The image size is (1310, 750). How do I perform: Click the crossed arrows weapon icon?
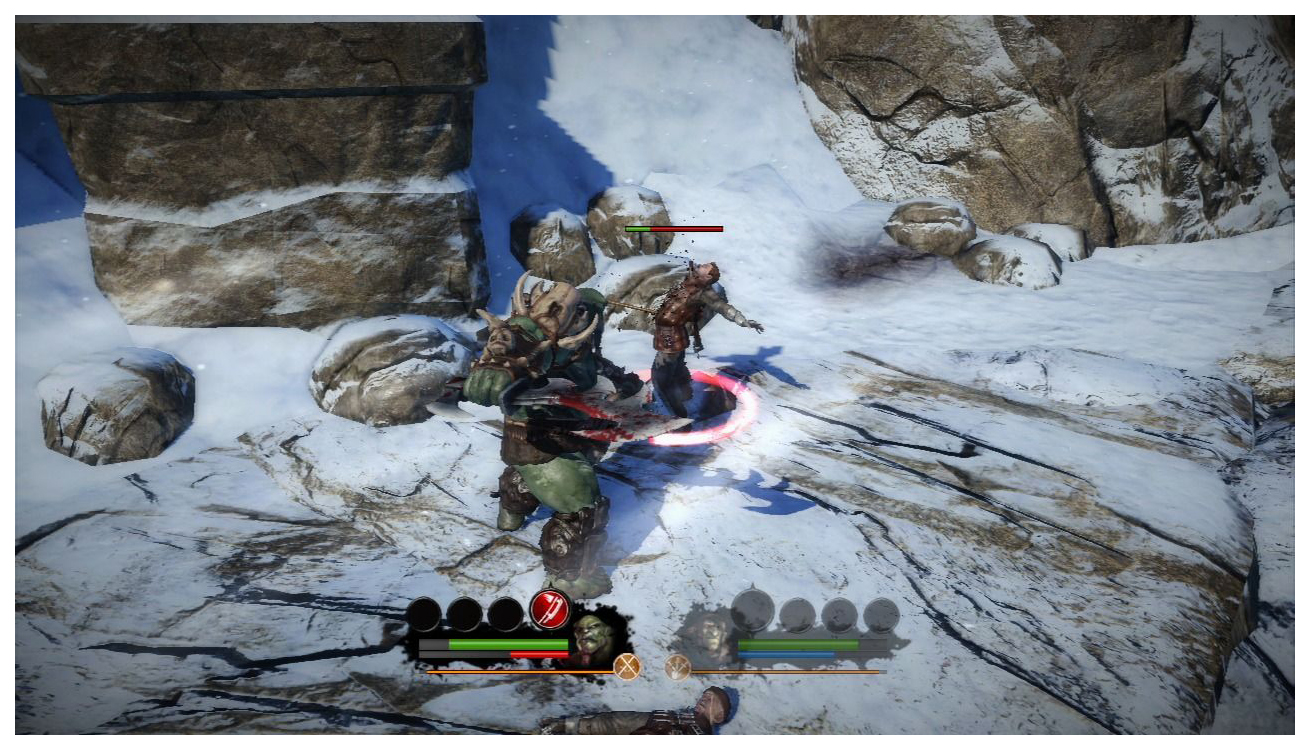point(678,667)
